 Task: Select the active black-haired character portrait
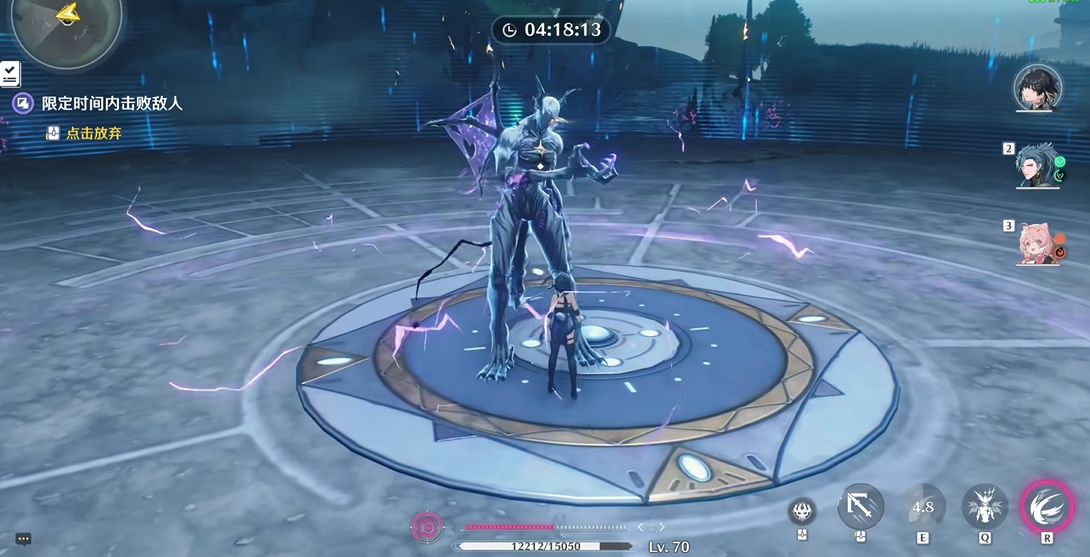(1037, 89)
